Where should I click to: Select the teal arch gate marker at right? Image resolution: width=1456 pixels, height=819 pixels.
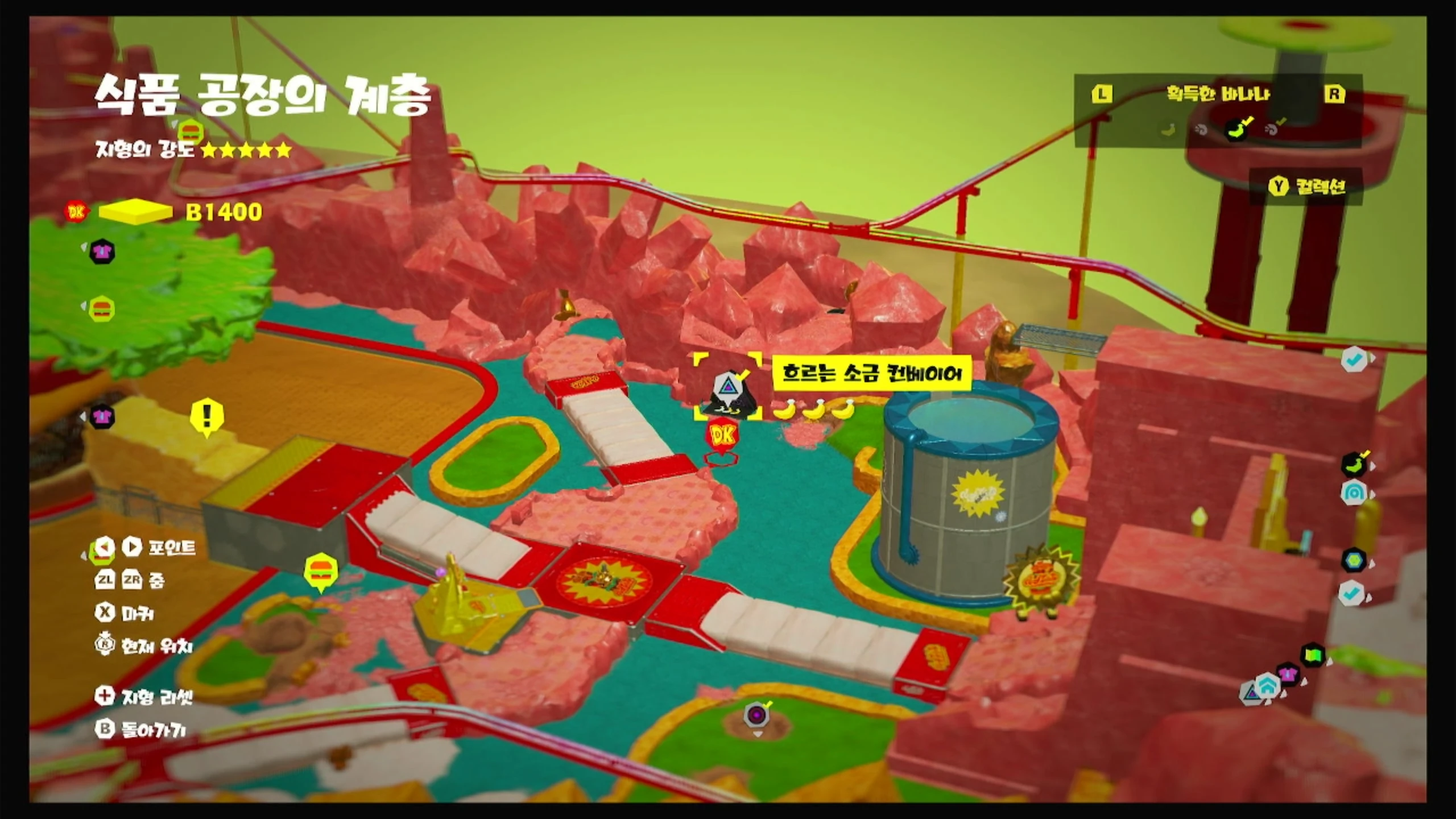[x=1354, y=493]
